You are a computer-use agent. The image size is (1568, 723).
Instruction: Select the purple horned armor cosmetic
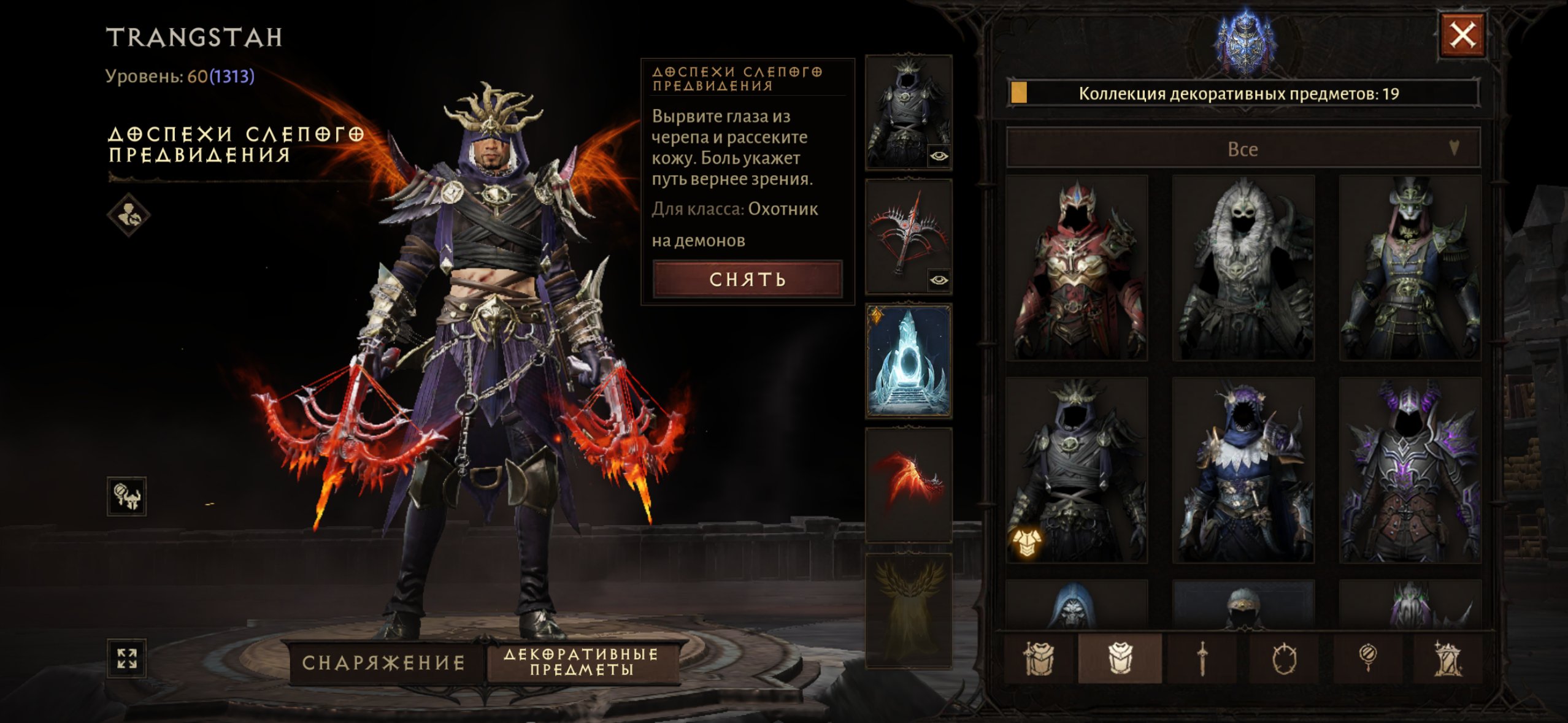[1410, 470]
